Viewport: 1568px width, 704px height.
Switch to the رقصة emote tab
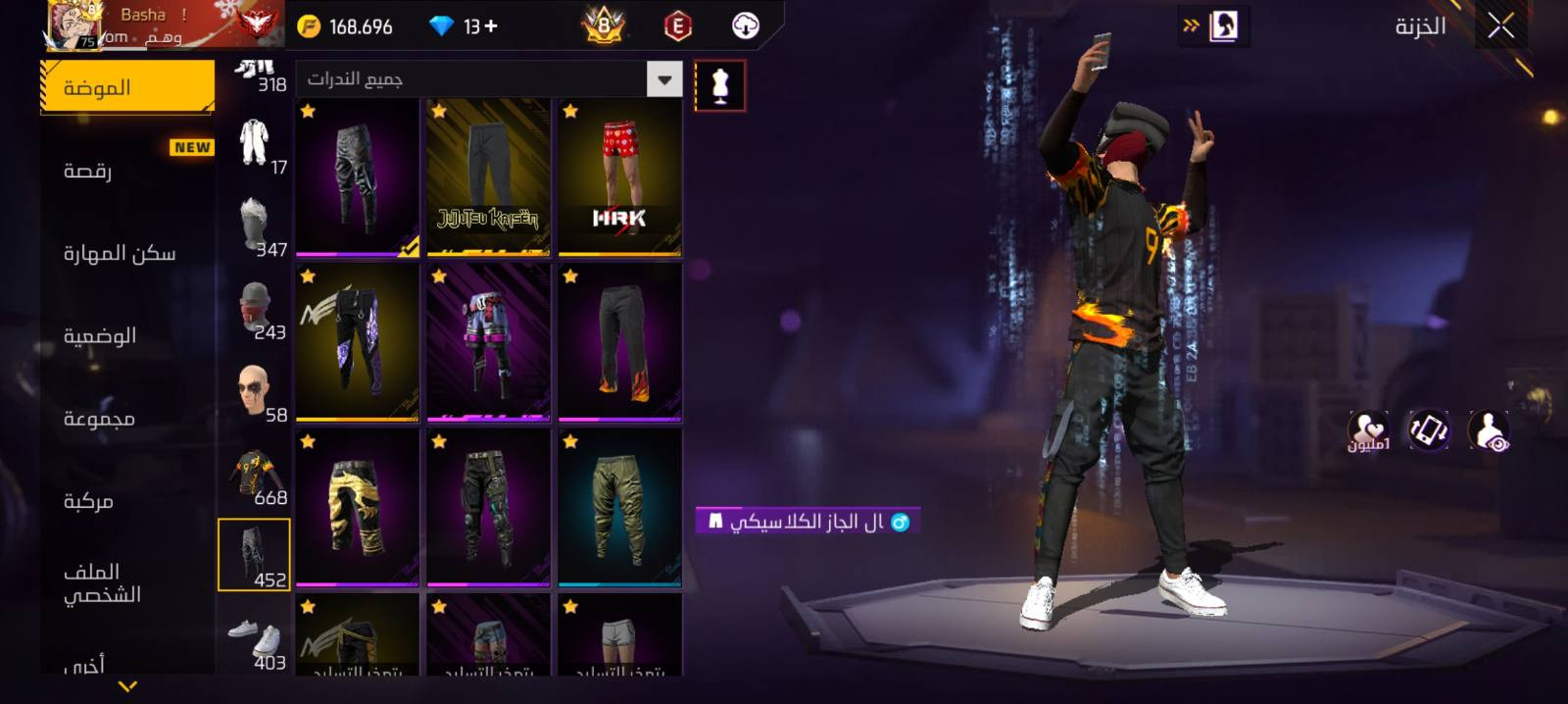pyautogui.click(x=126, y=171)
